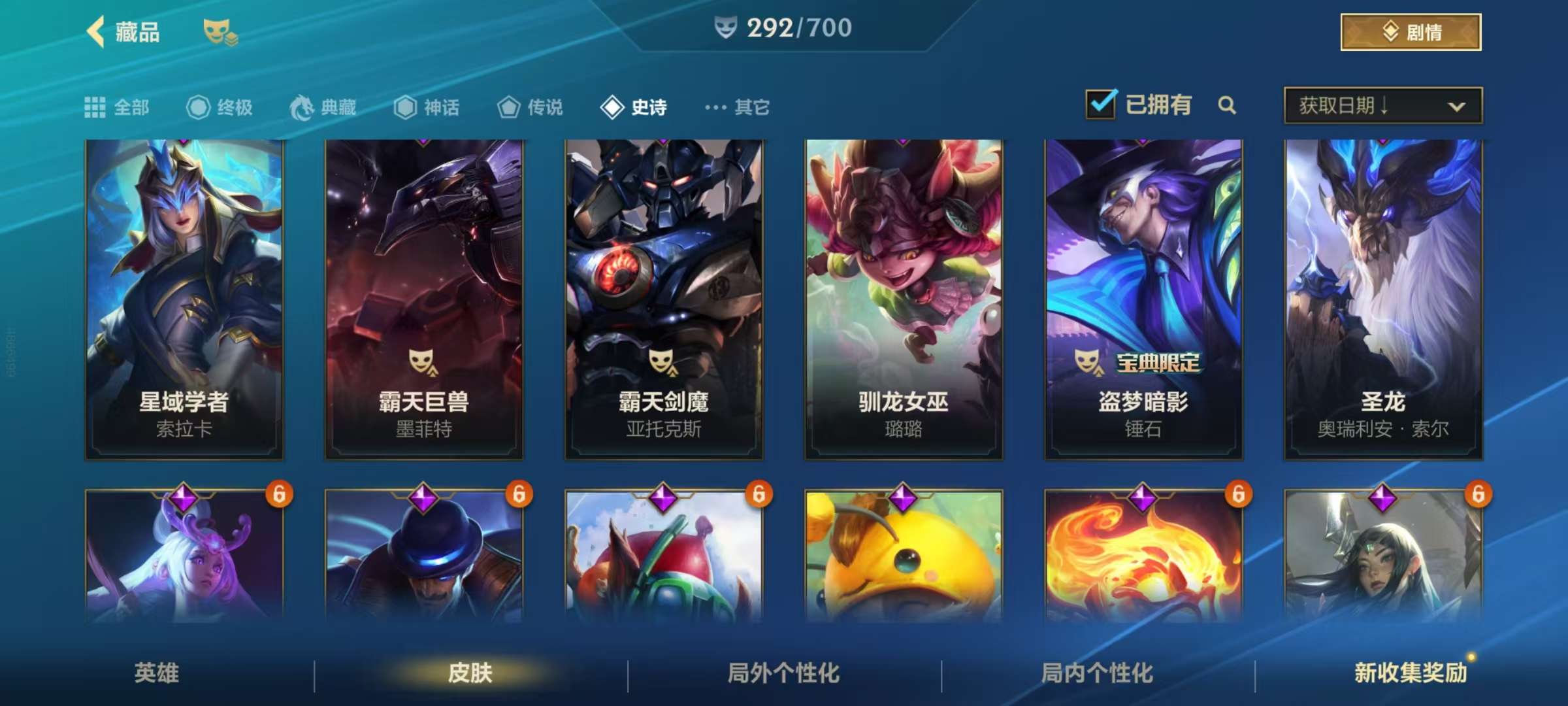Open the skin search magnifier
1568x706 pixels.
tap(1227, 105)
